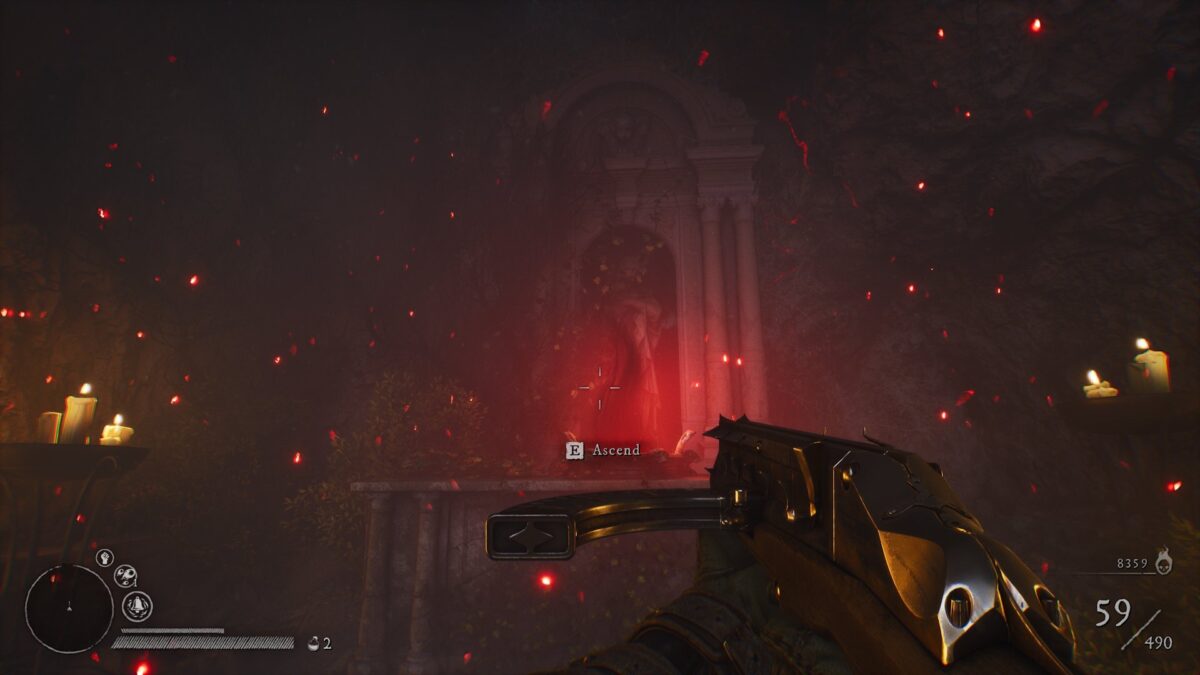Select the fist ability icon

(x=104, y=557)
